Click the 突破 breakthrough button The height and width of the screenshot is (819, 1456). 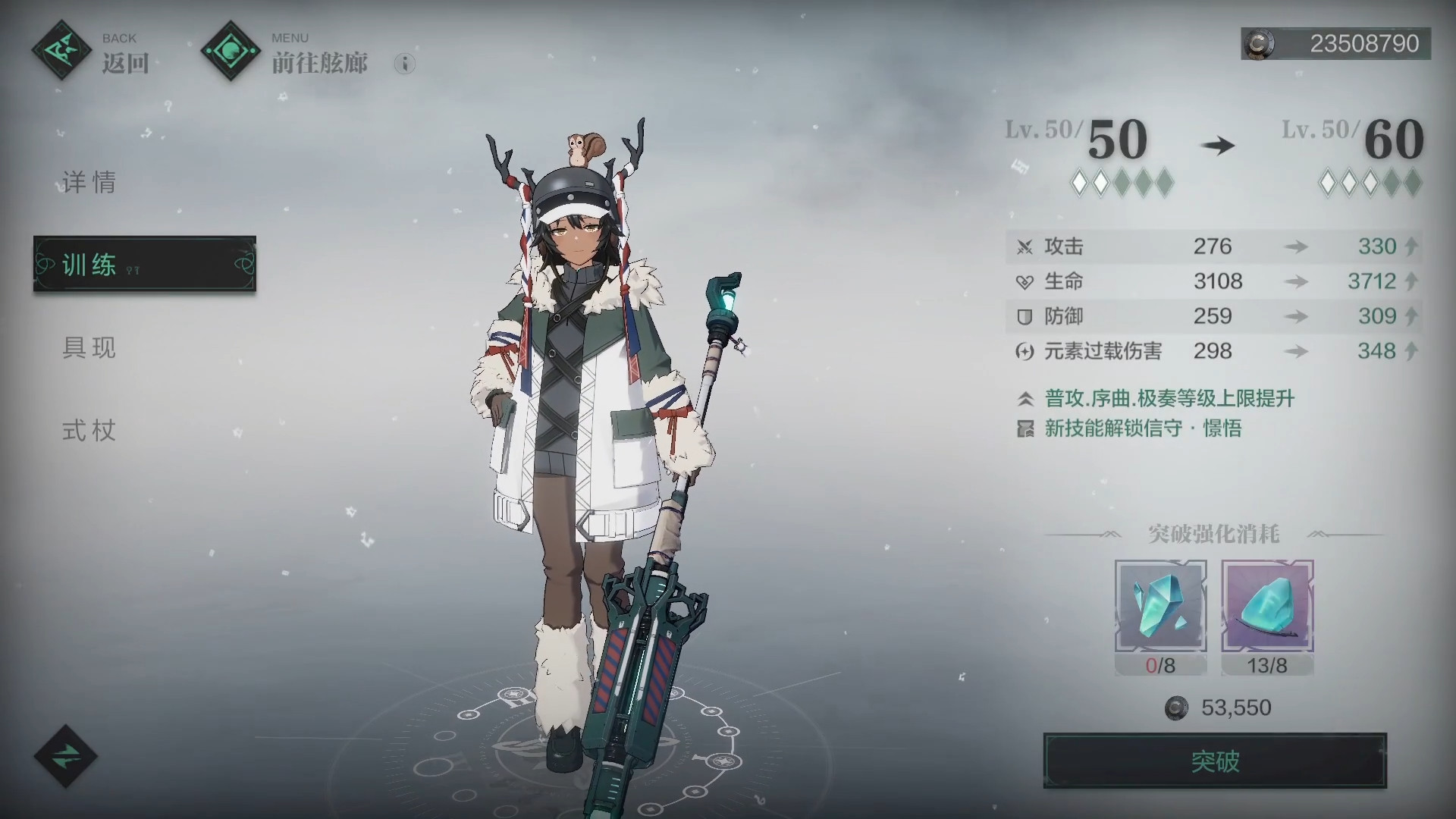[1215, 761]
